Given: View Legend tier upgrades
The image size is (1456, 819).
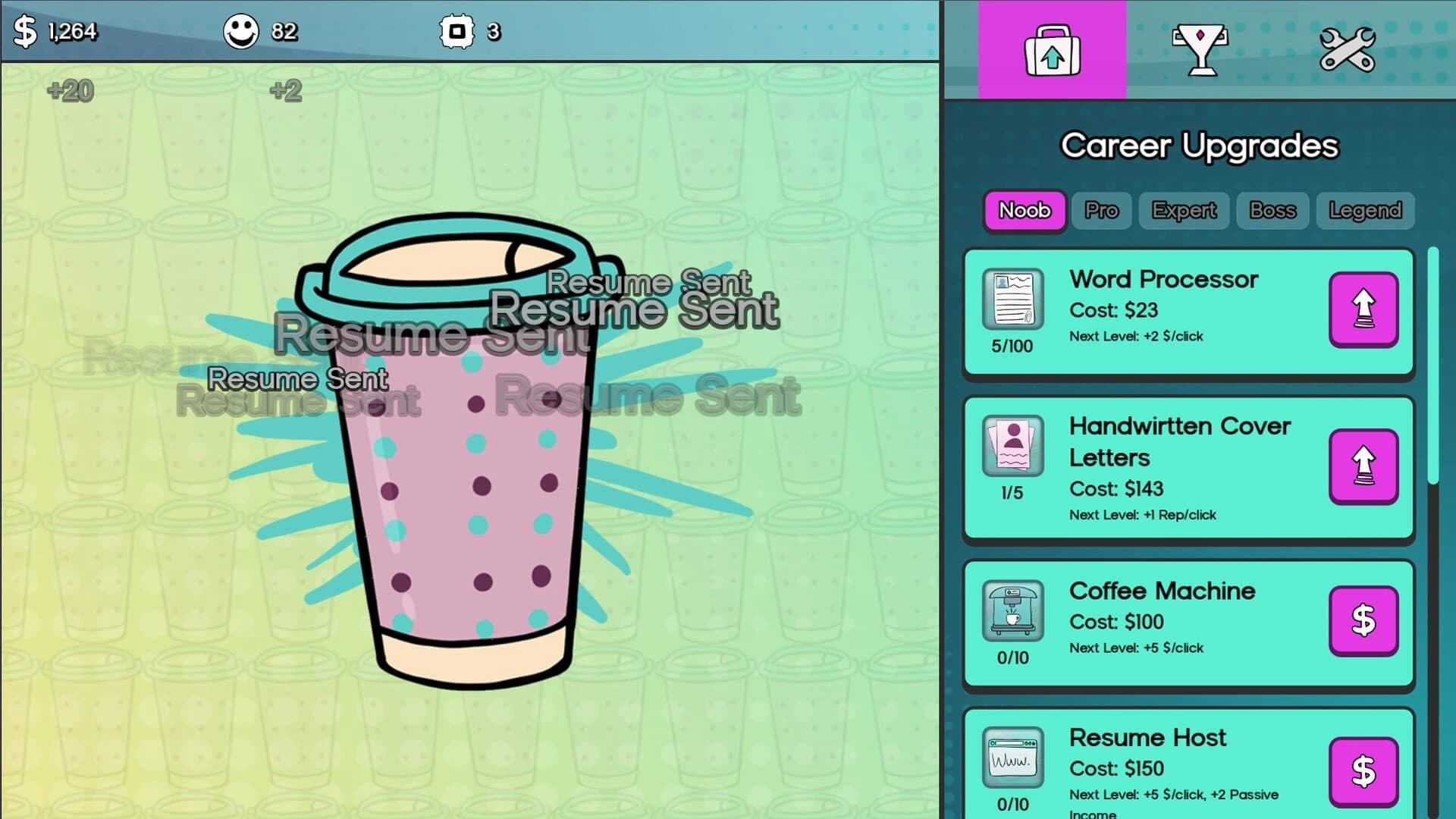Looking at the screenshot, I should [x=1364, y=211].
